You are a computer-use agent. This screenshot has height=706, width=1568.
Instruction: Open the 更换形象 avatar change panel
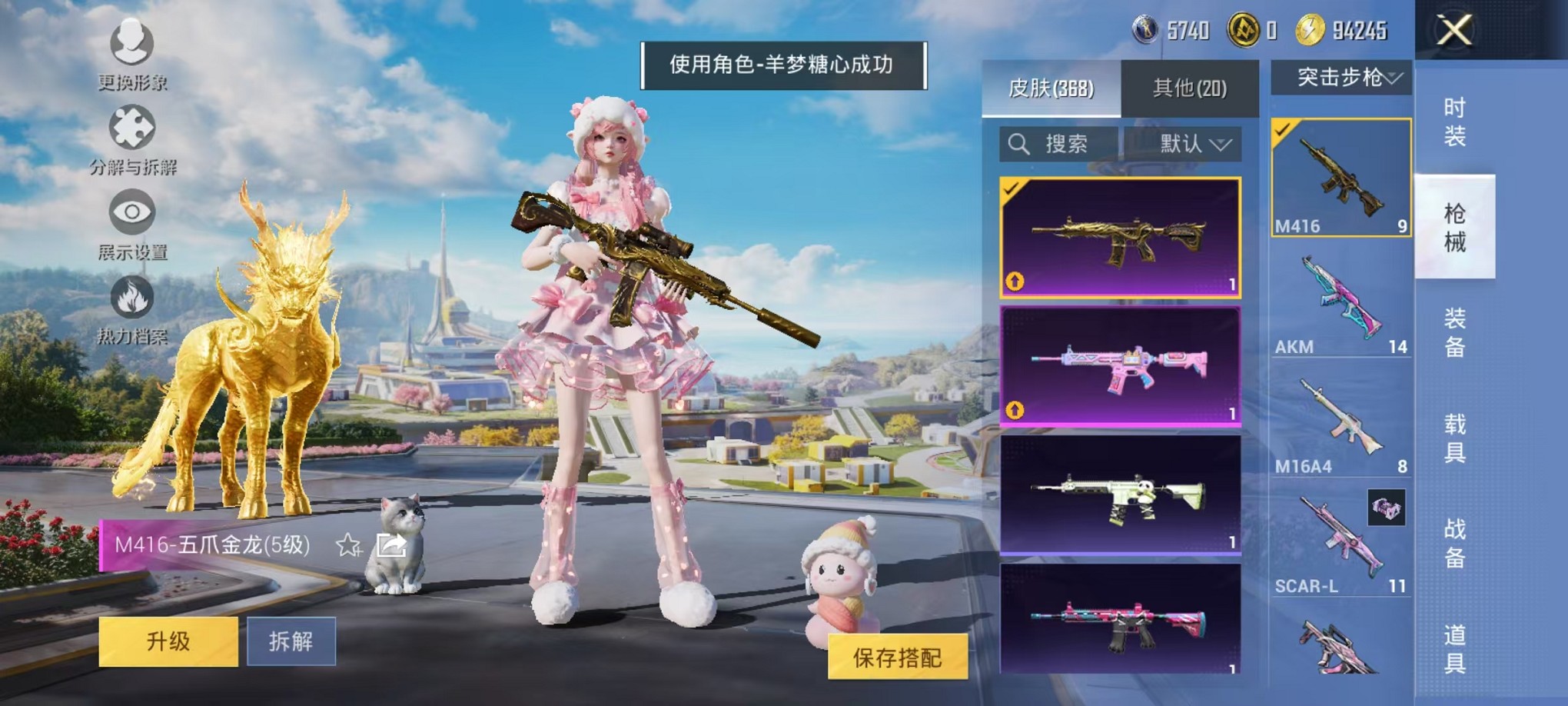point(132,46)
